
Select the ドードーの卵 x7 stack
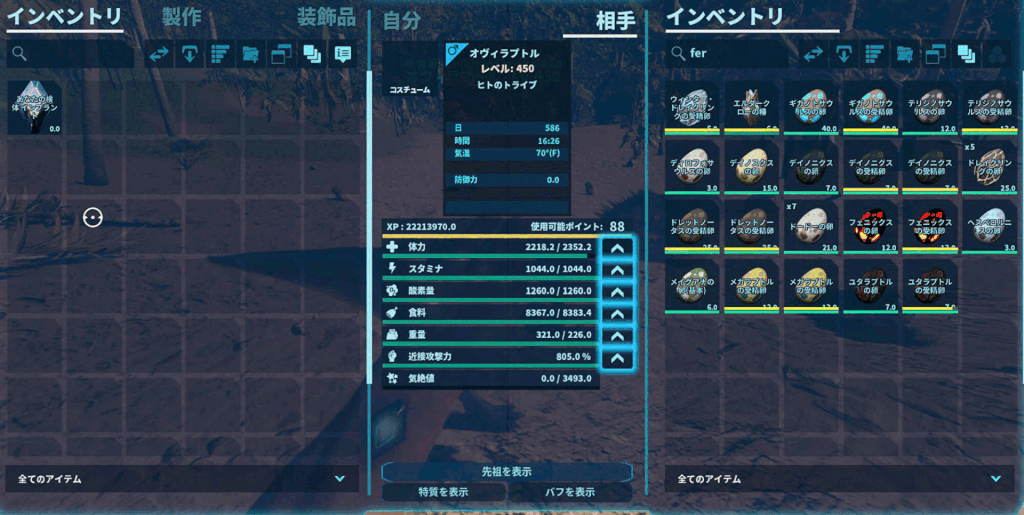(x=811, y=226)
